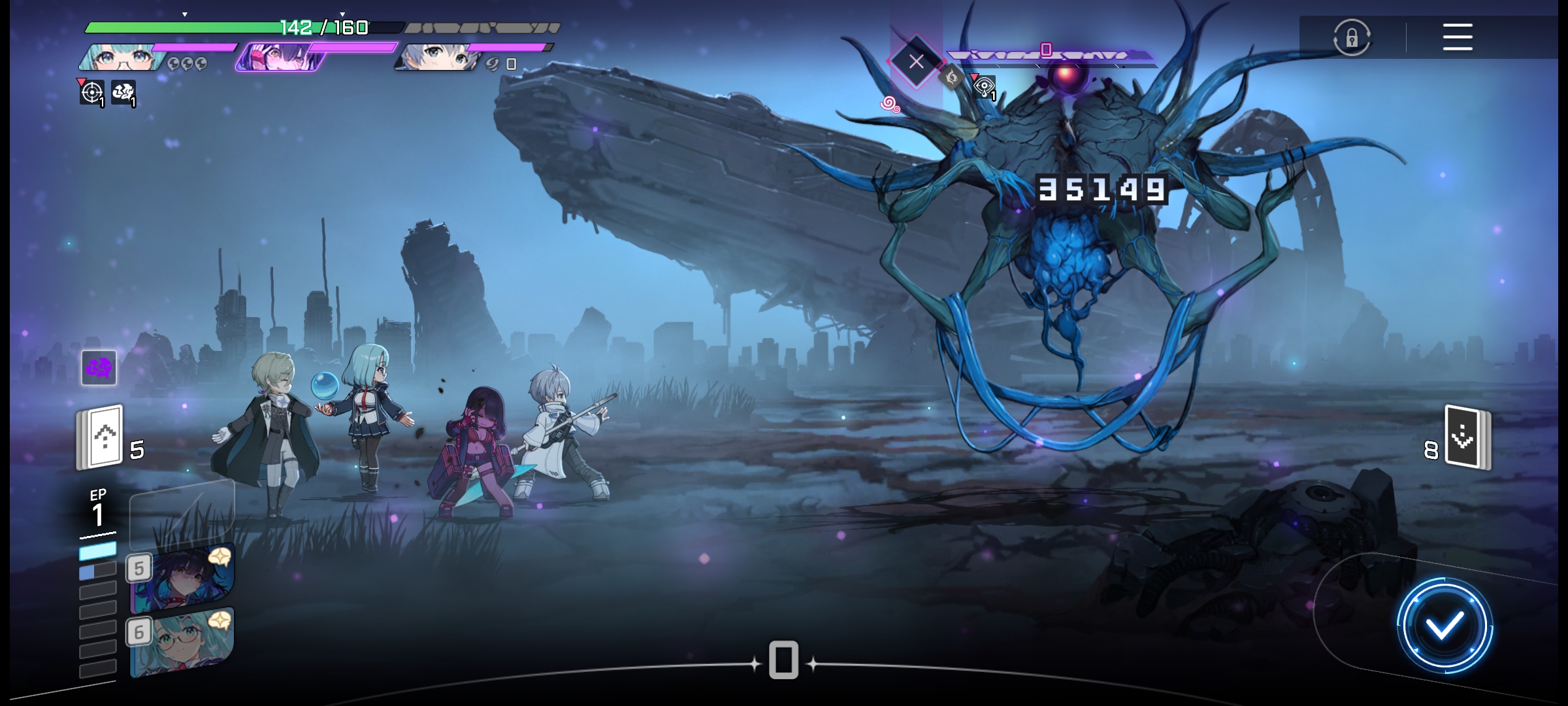Inspect the enemy's weeping eye debuff icon
The height and width of the screenshot is (706, 1568).
[x=984, y=87]
